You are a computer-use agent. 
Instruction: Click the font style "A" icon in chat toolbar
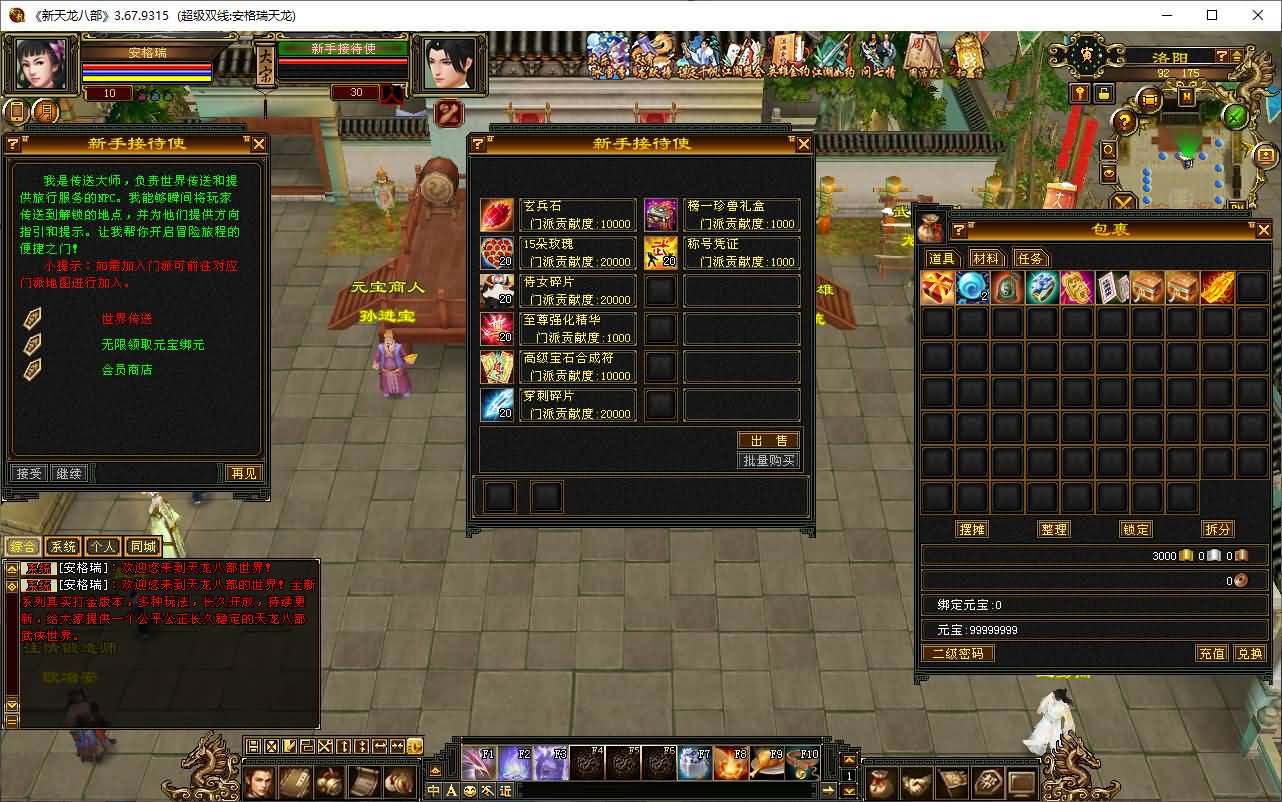(450, 790)
